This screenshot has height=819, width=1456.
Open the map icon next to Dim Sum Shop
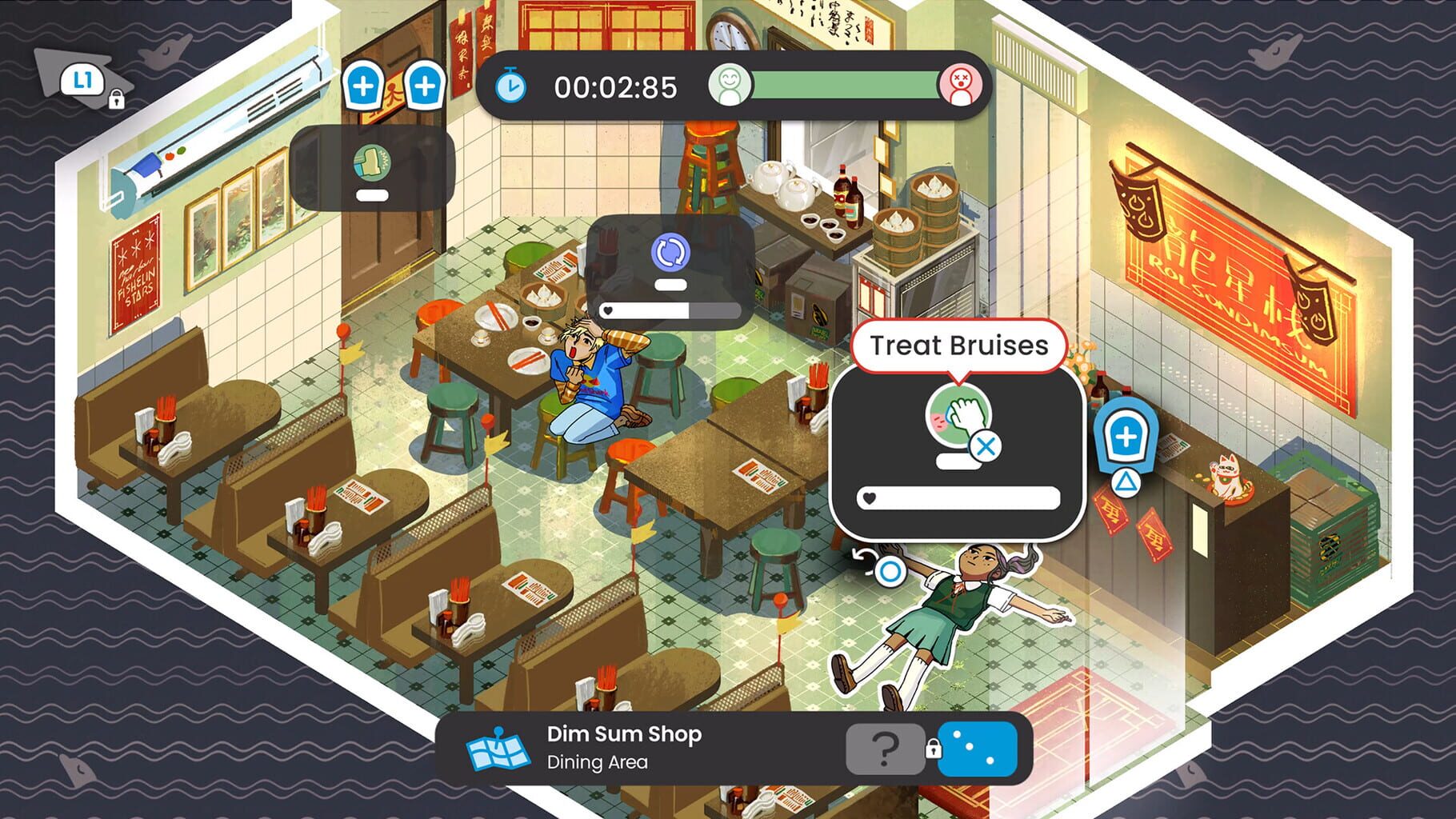(x=497, y=749)
